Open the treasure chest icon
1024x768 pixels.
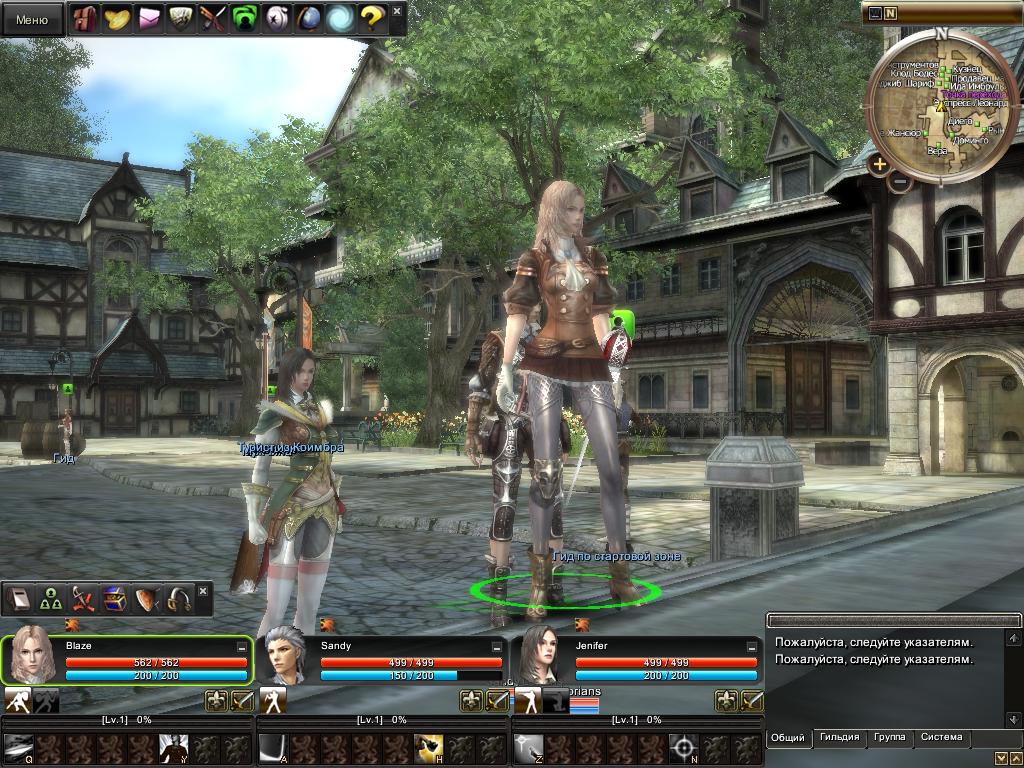pos(115,599)
